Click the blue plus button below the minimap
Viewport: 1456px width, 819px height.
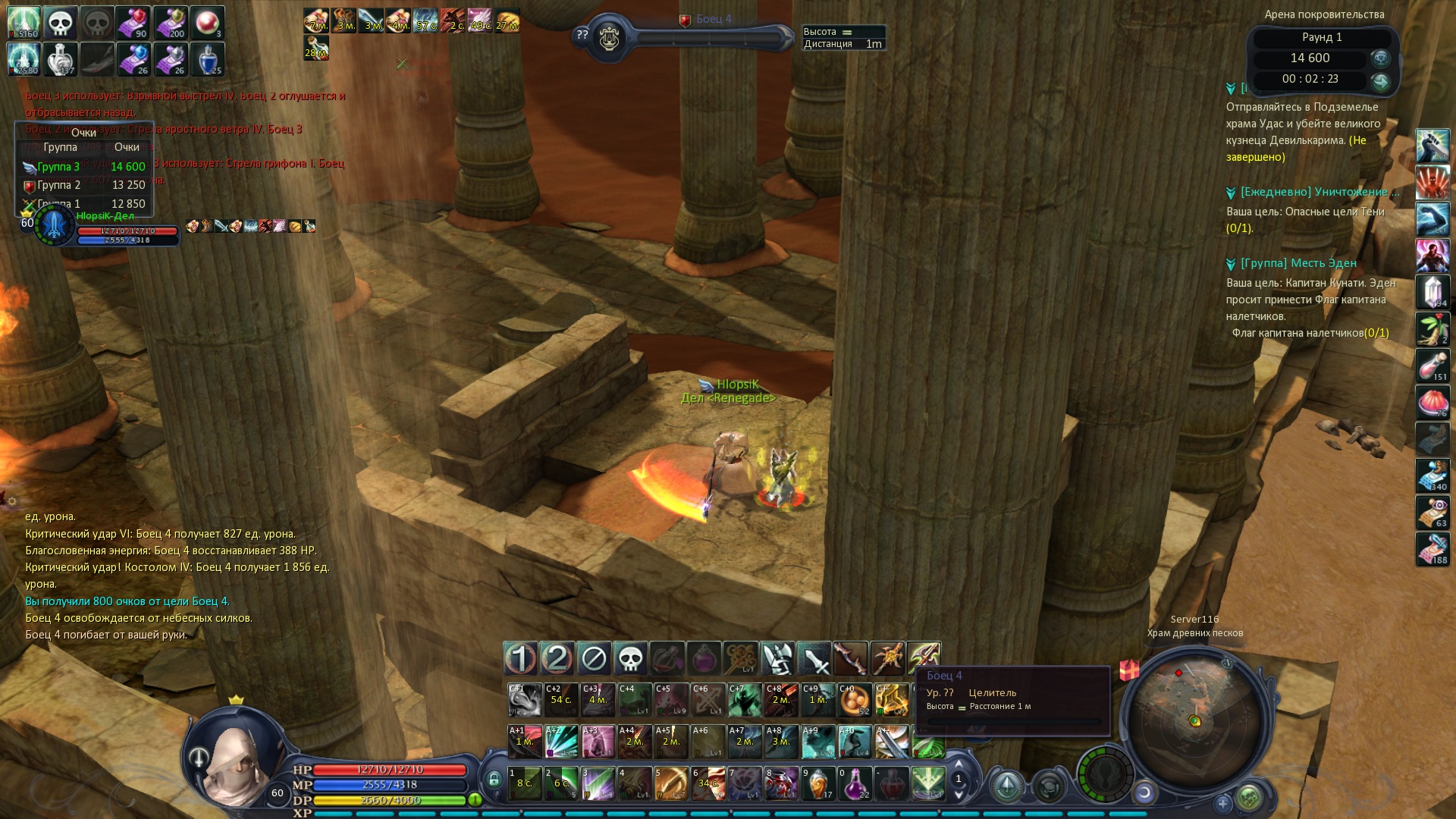pyautogui.click(x=1222, y=803)
